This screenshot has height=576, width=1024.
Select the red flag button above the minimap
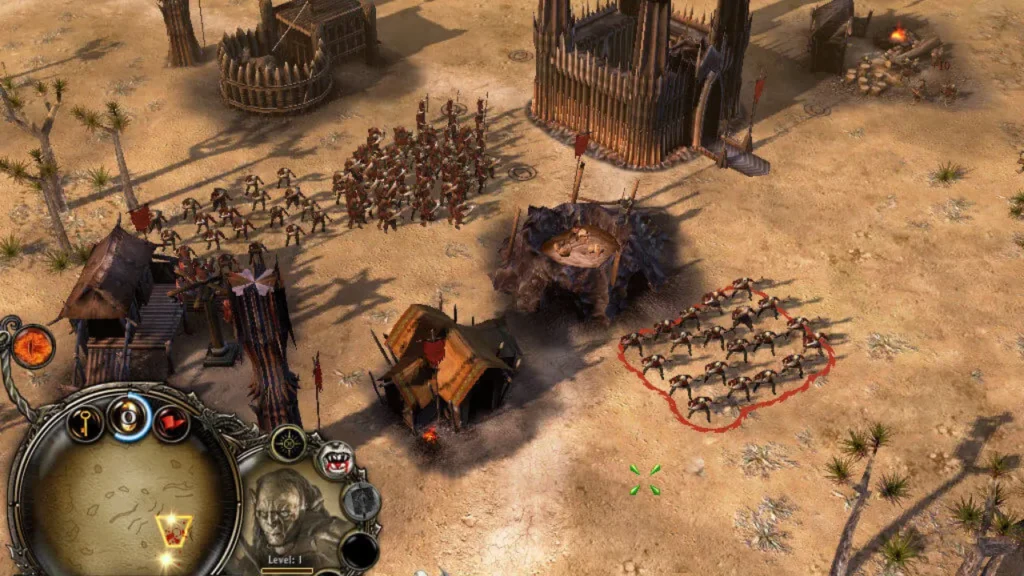coord(172,423)
